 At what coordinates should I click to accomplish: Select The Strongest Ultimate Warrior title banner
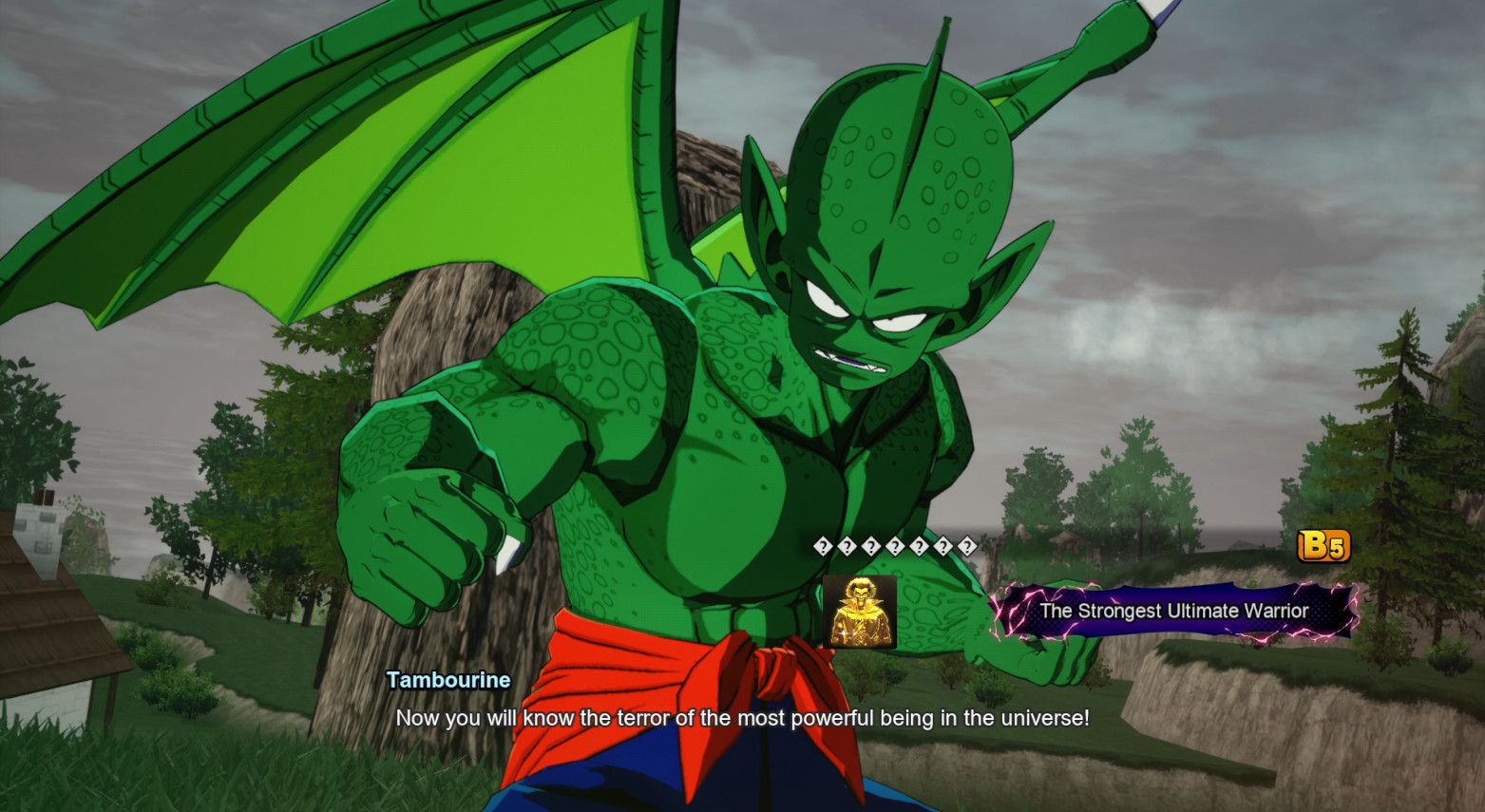point(1173,611)
